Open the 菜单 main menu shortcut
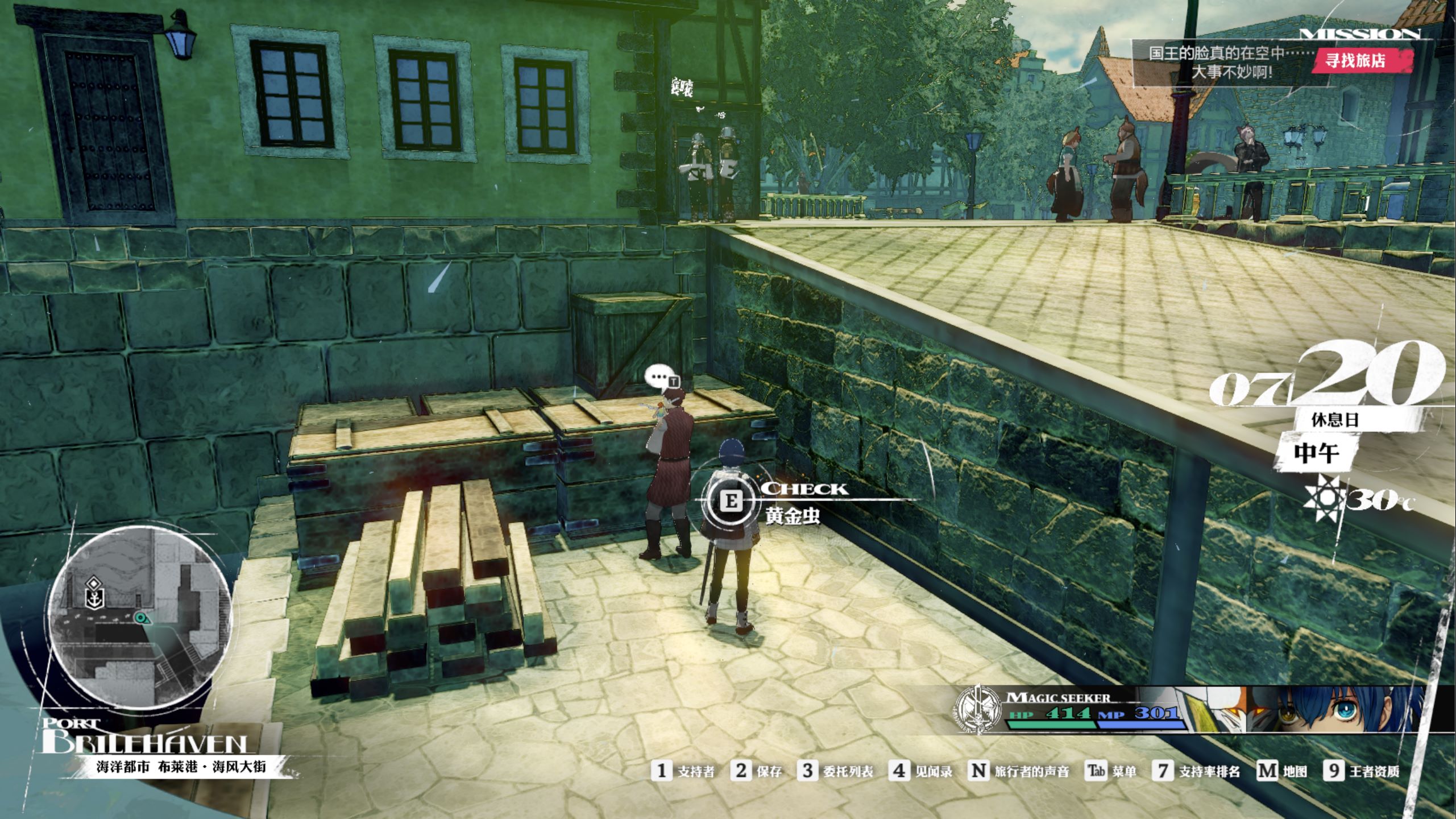The image size is (1456, 819). [x=1111, y=771]
